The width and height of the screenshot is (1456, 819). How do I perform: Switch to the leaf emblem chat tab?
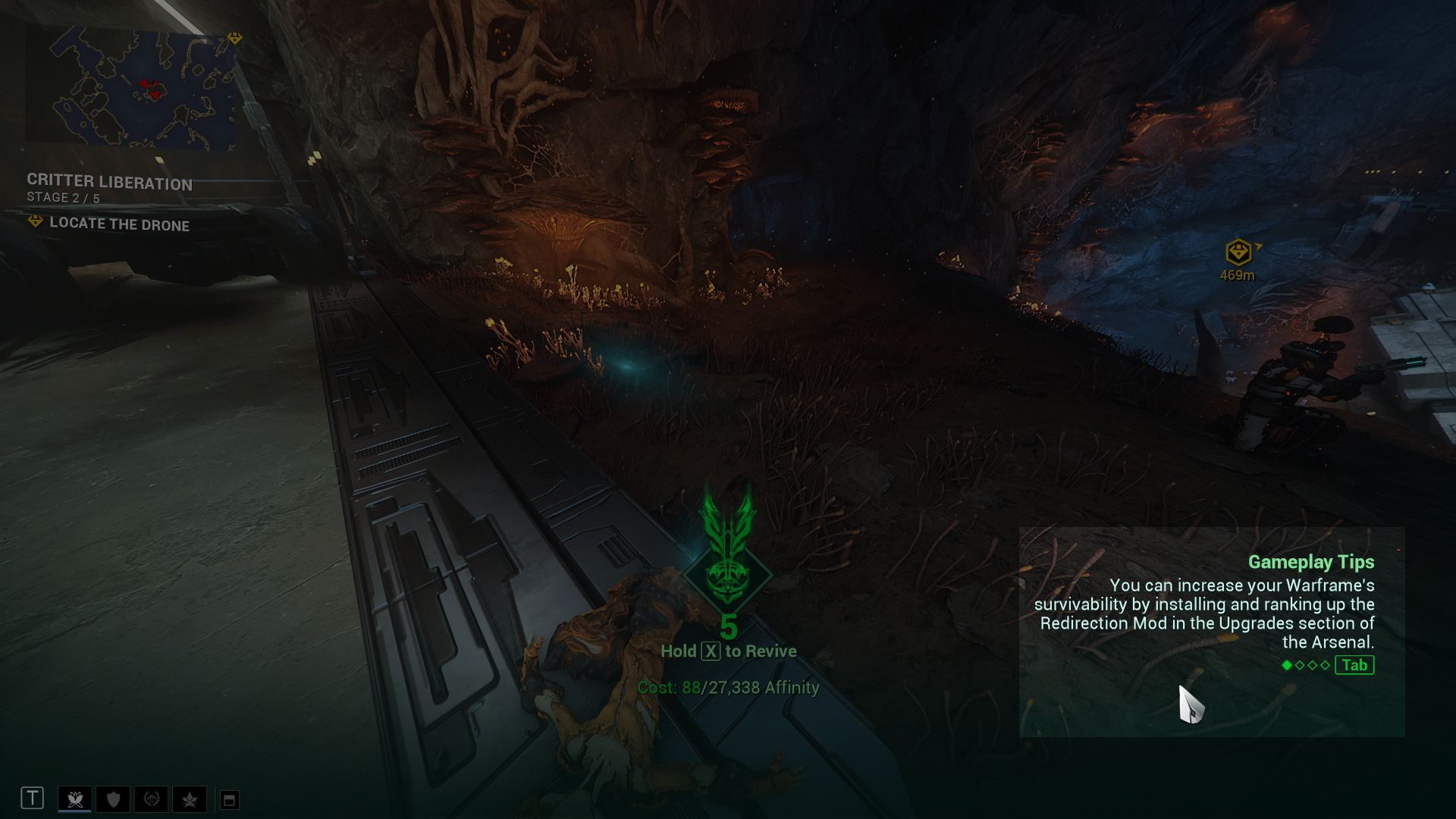coord(190,799)
